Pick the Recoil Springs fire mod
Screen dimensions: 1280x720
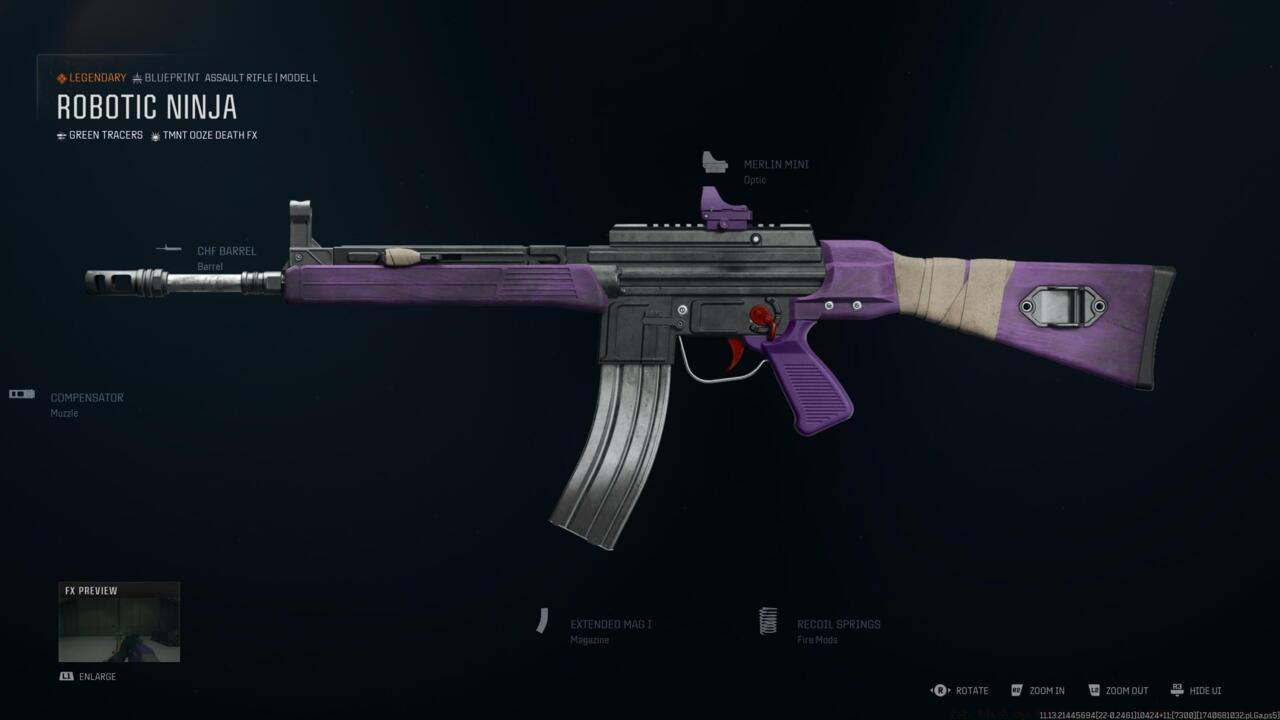[x=838, y=624]
